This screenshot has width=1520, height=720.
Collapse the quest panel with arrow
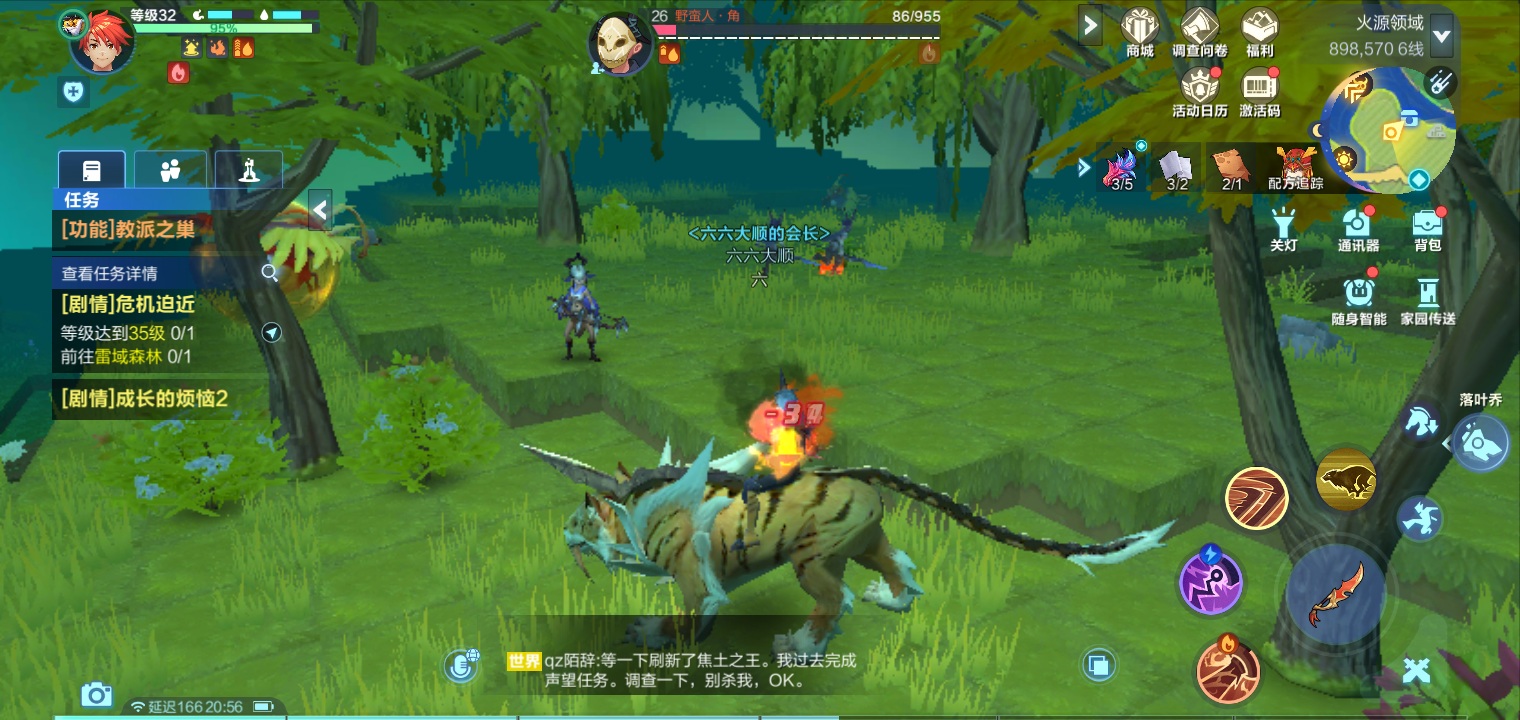(x=320, y=210)
